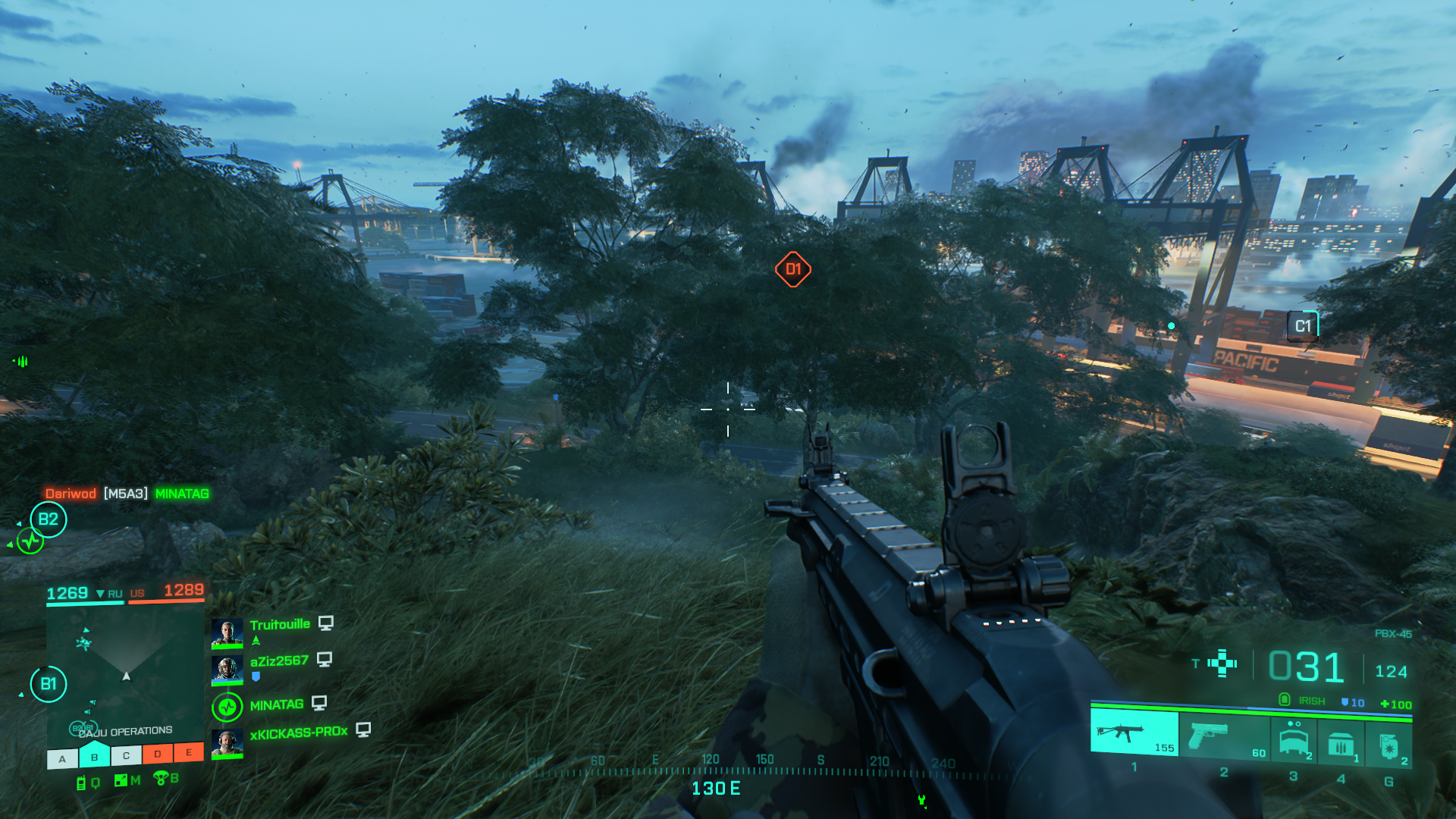The height and width of the screenshot is (819, 1456).
Task: Click the C1 objective marker
Action: pos(1303,326)
